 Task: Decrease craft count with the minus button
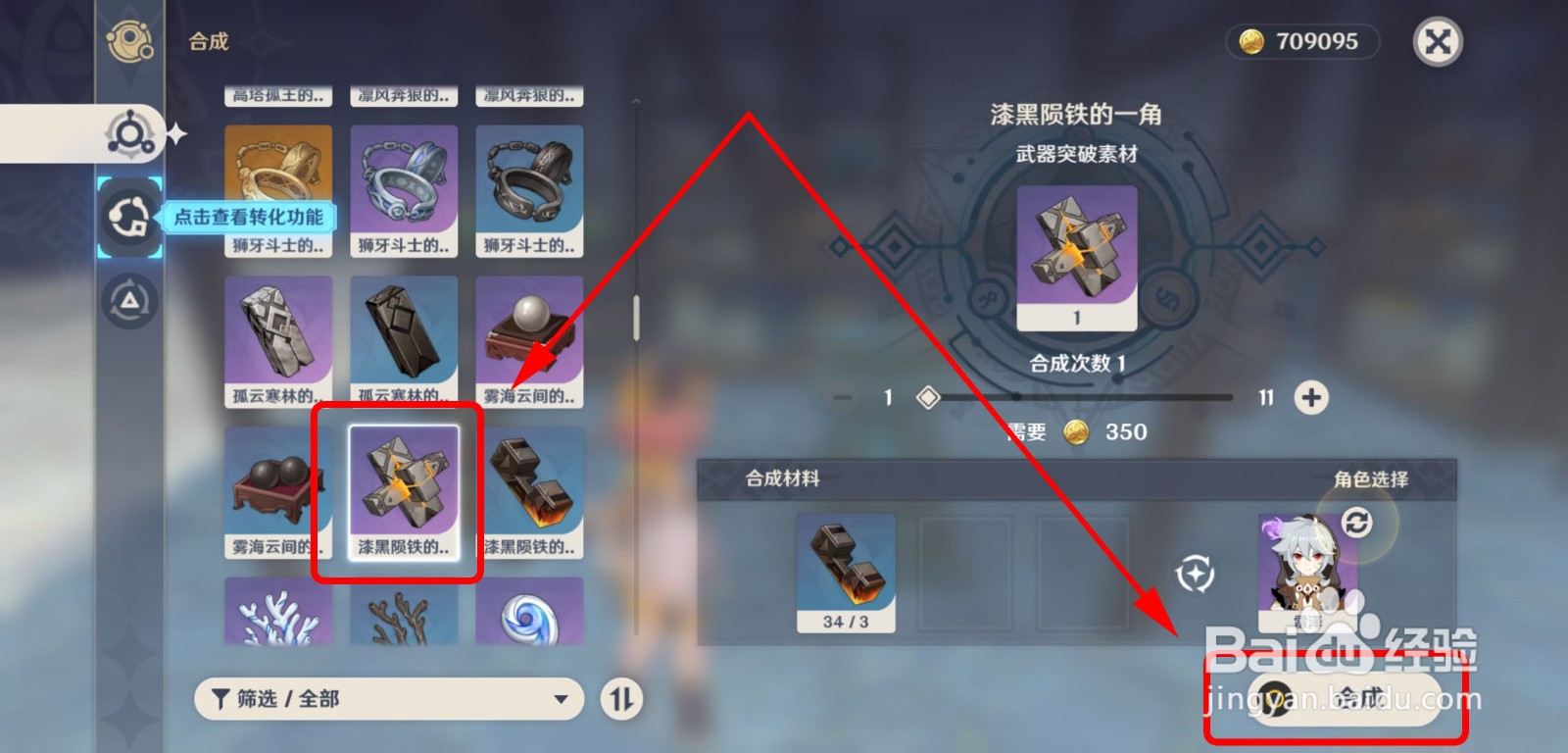(x=841, y=398)
